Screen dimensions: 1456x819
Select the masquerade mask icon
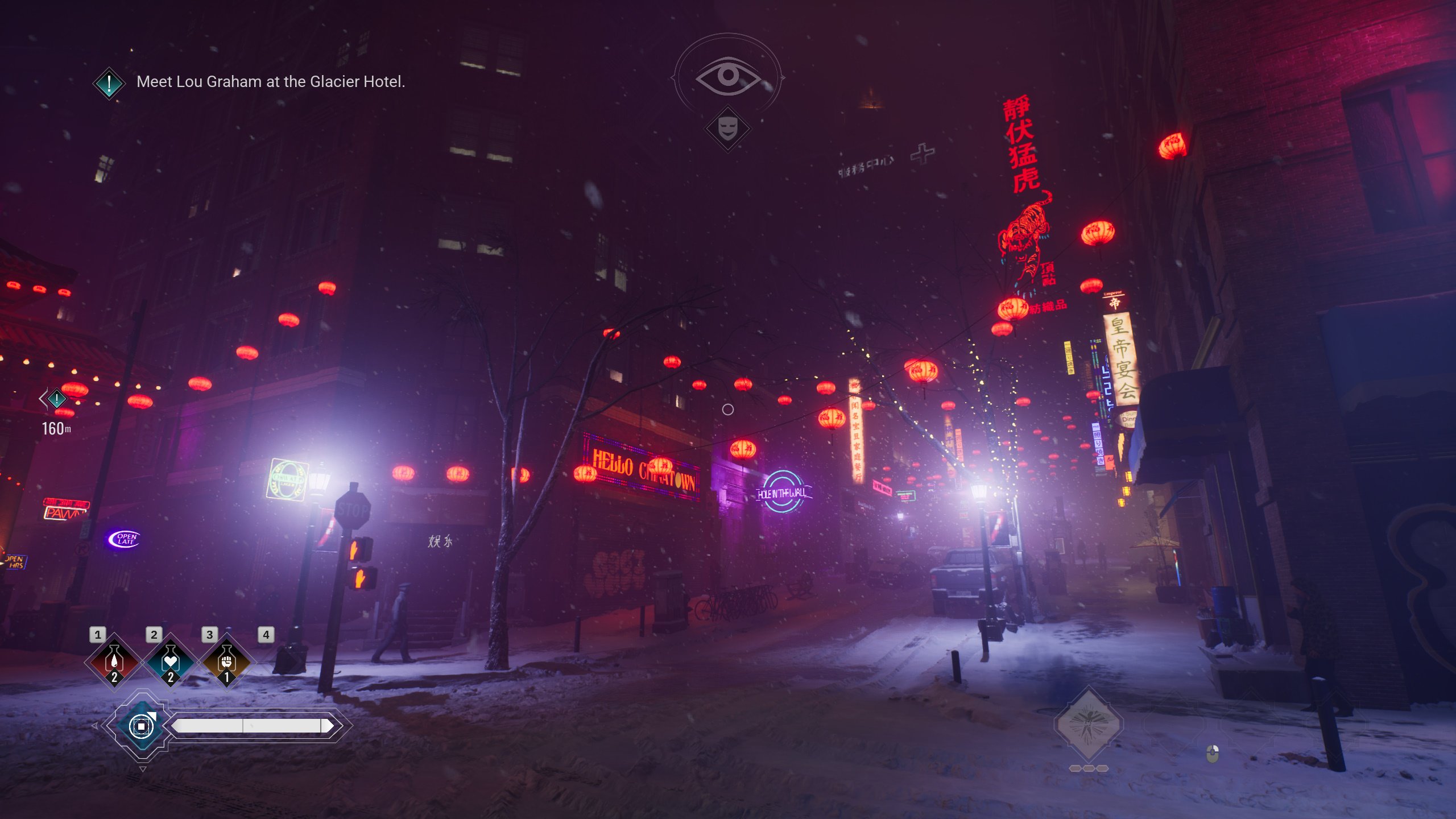[x=727, y=129]
